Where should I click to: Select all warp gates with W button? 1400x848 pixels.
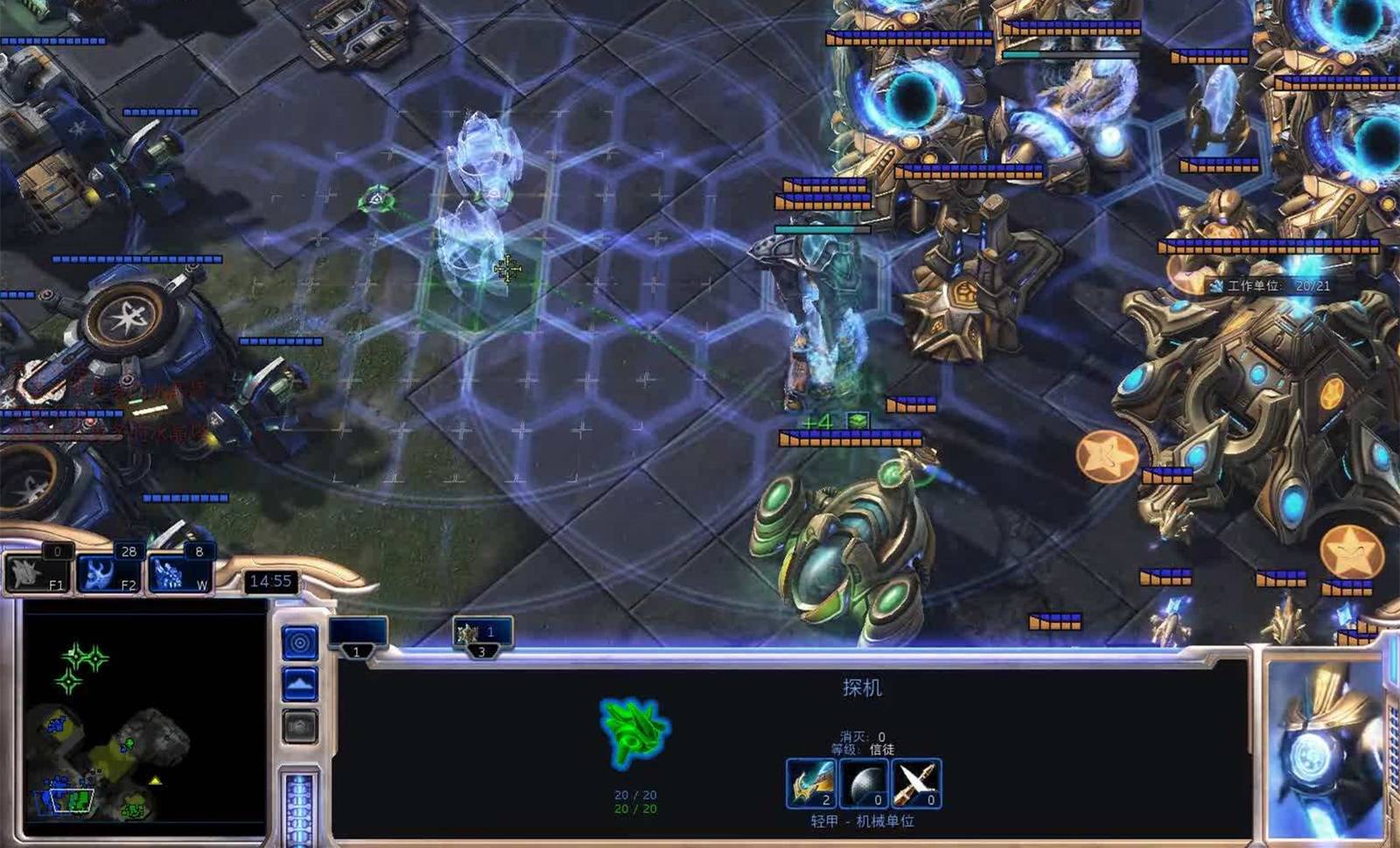(x=180, y=571)
